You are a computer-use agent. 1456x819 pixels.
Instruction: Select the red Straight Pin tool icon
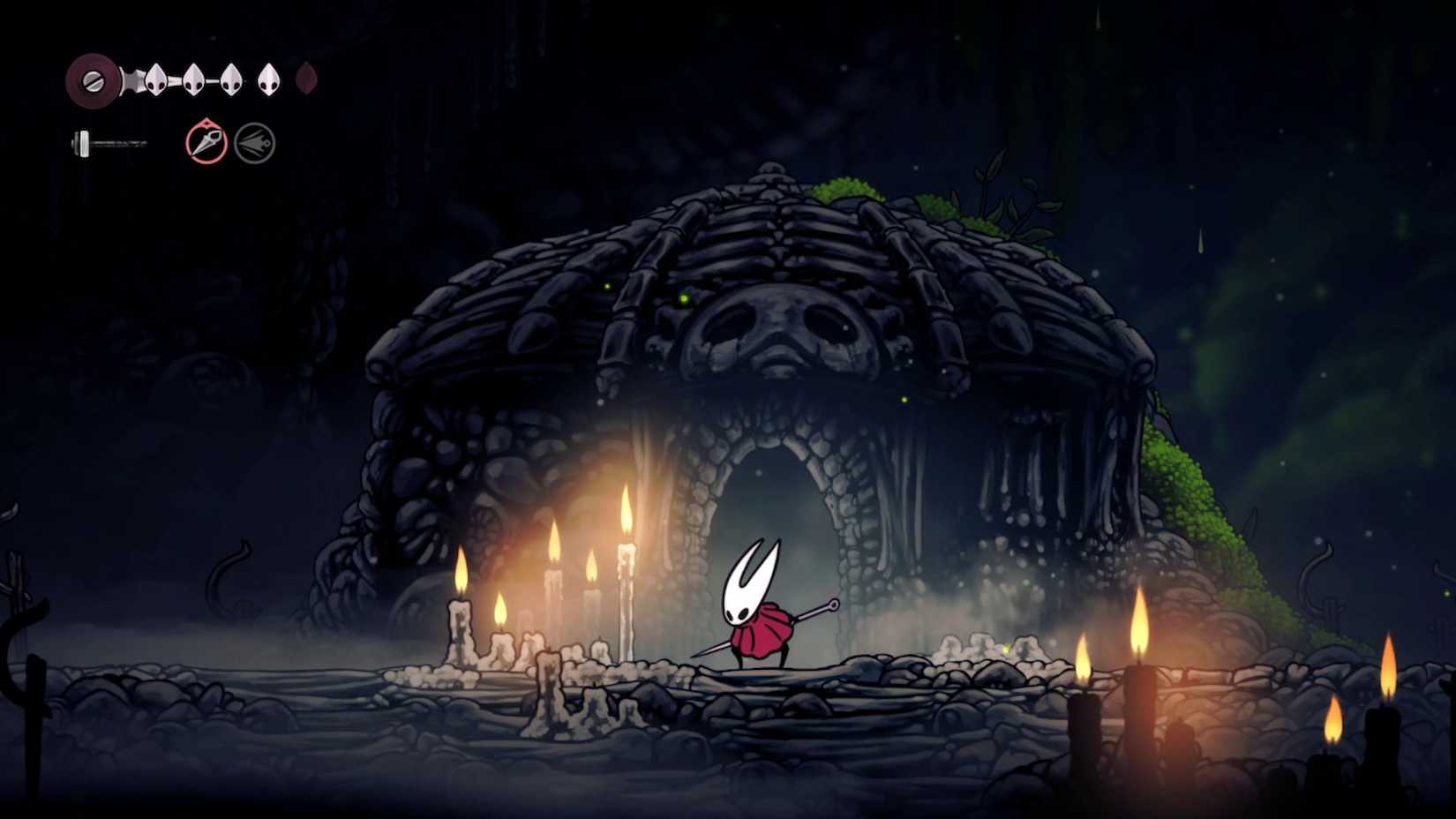[205, 143]
